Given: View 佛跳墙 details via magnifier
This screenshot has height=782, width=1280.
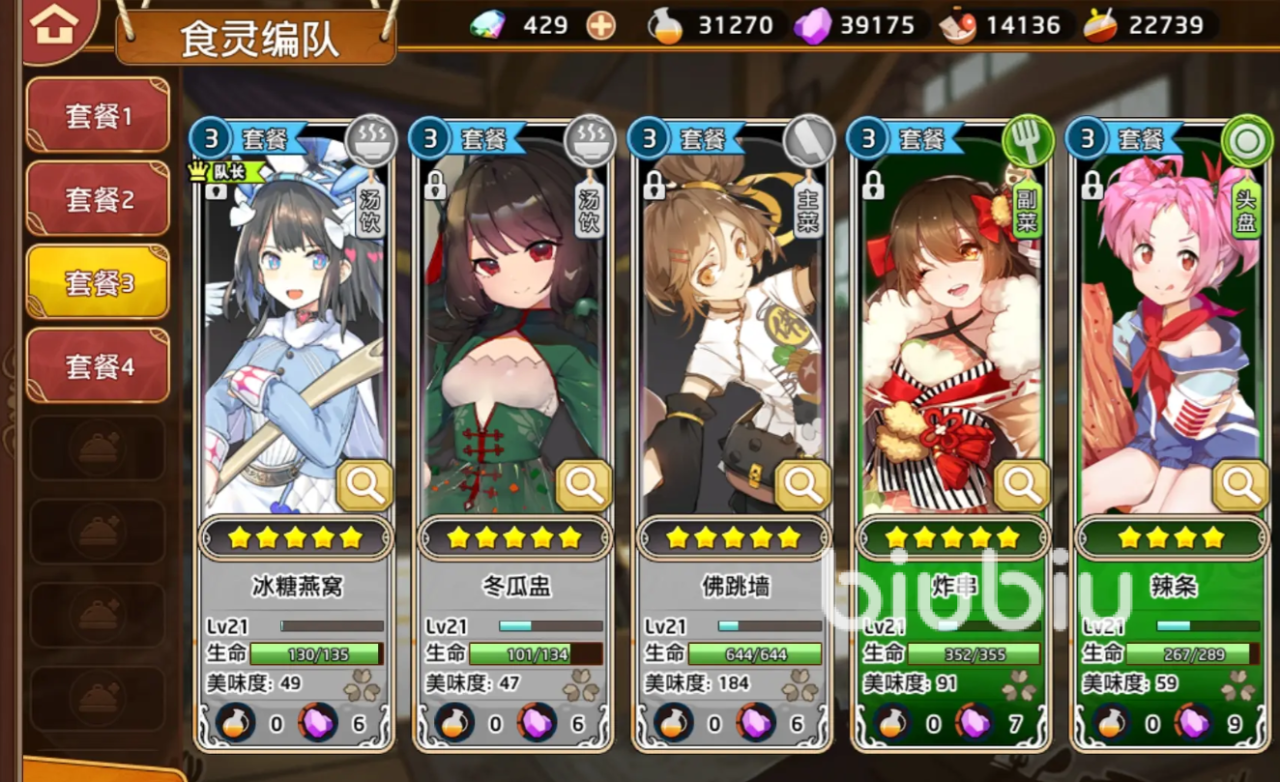Looking at the screenshot, I should (x=803, y=486).
